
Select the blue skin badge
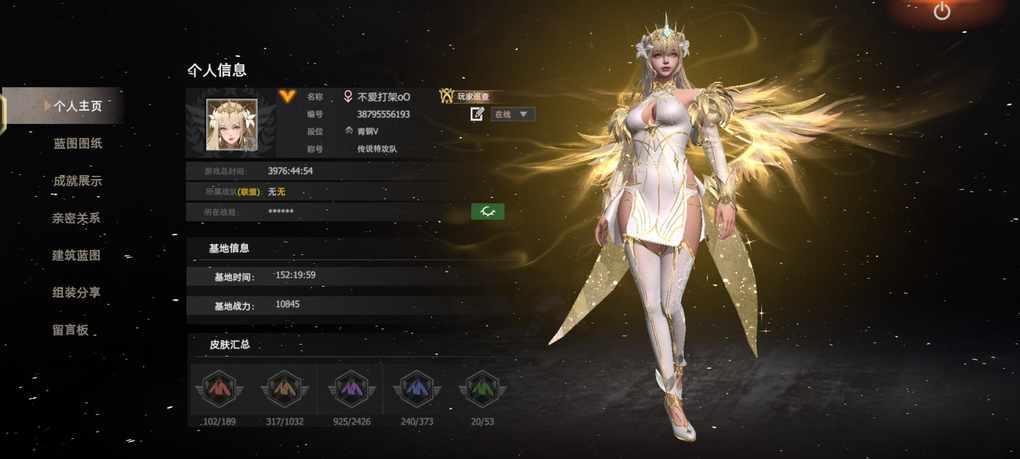(x=415, y=388)
